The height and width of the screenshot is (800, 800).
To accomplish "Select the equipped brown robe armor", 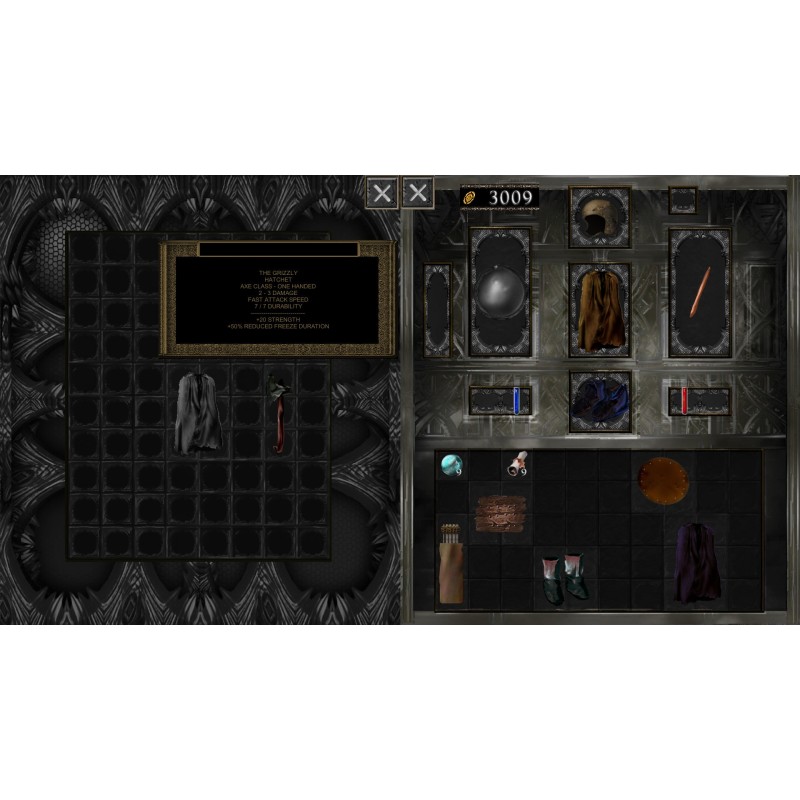I will tap(598, 308).
